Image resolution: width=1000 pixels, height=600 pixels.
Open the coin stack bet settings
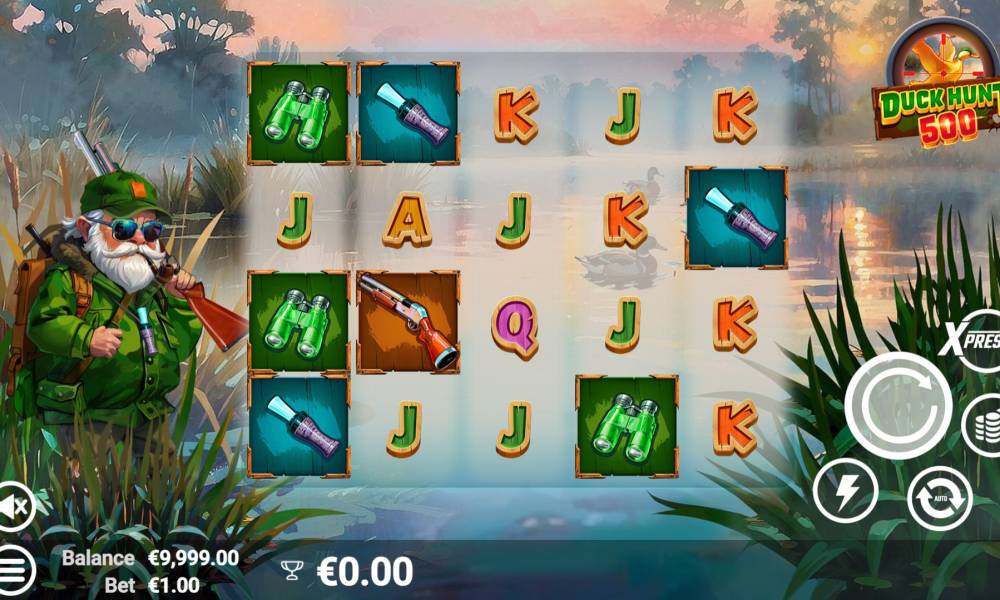982,425
